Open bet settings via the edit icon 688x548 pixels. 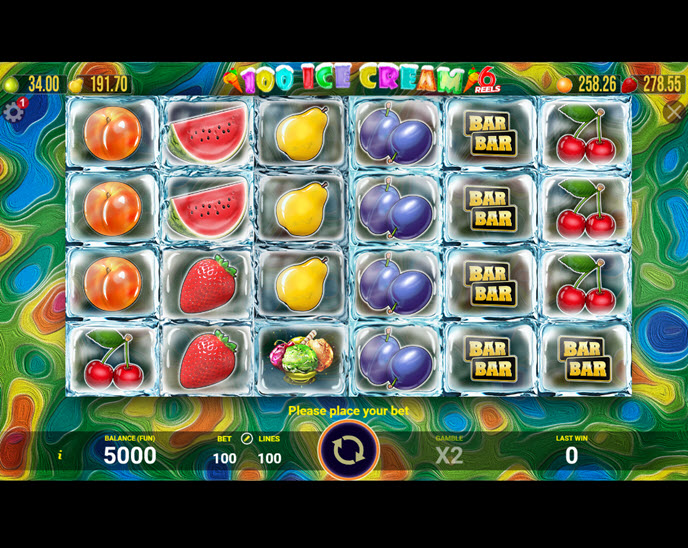(247, 438)
